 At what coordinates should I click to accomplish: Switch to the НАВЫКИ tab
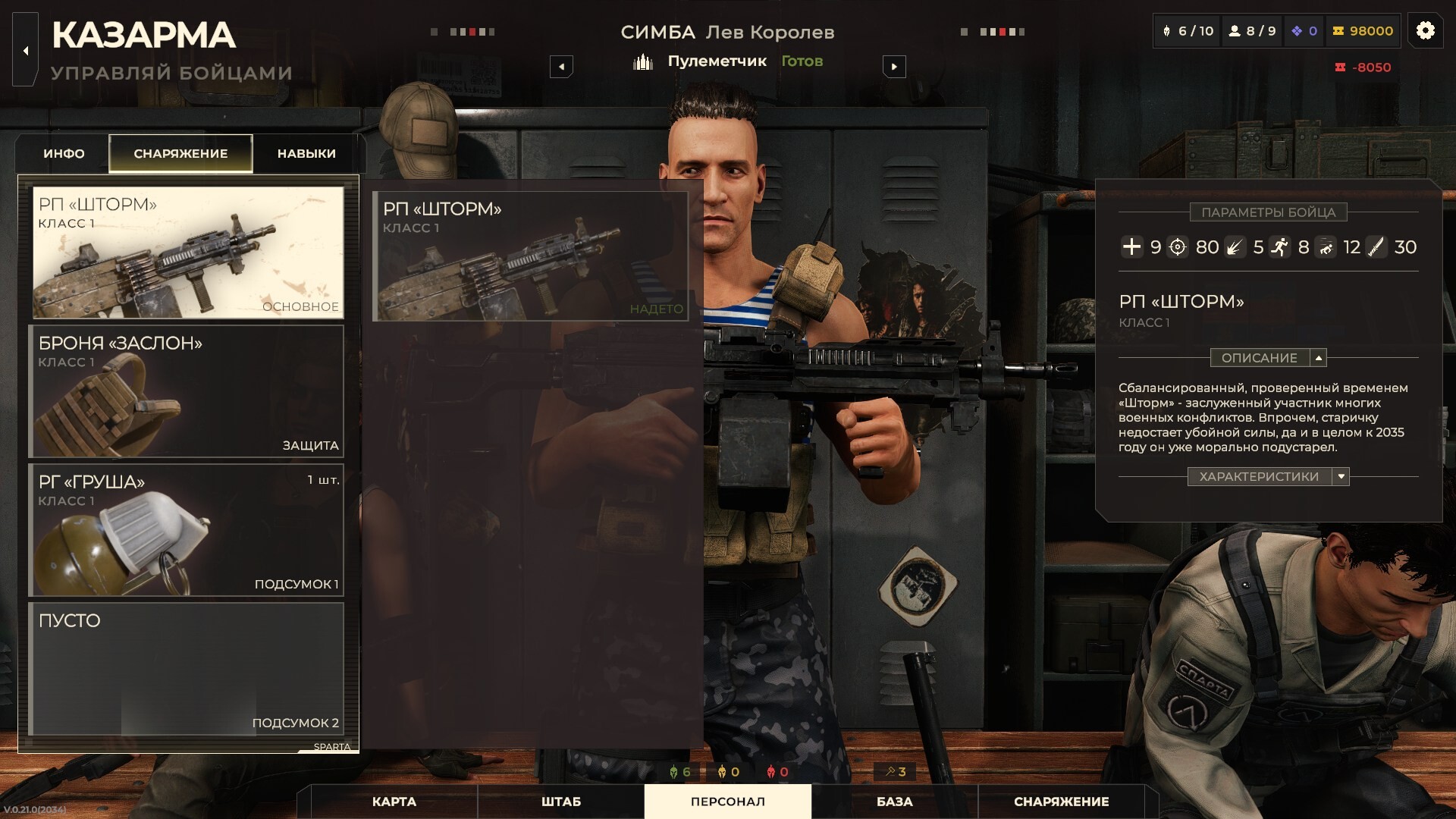tap(306, 154)
